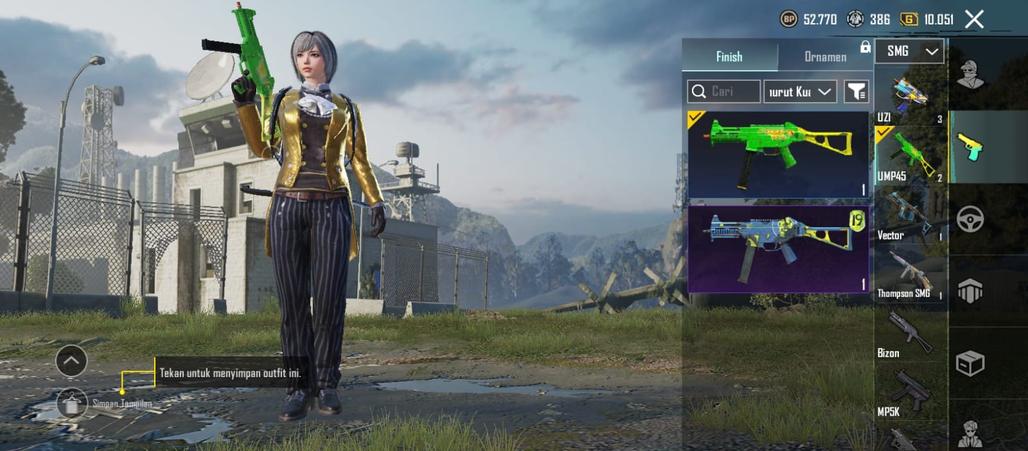1028x451 pixels.
Task: Switch to the Finish tab
Action: coord(729,56)
